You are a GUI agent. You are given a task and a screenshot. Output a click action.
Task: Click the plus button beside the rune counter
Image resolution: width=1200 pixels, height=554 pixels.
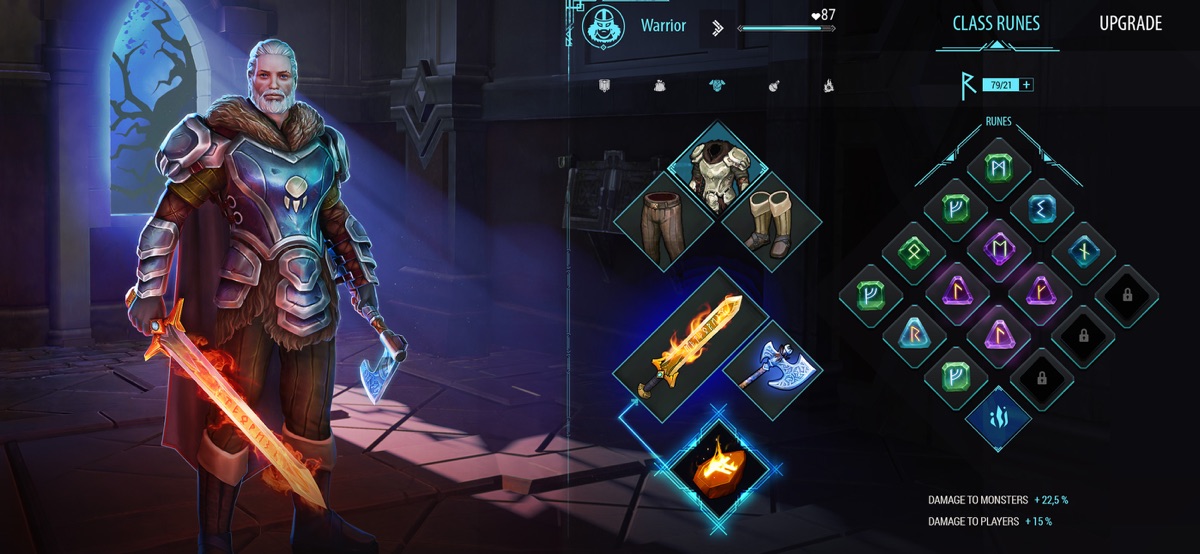[1026, 85]
